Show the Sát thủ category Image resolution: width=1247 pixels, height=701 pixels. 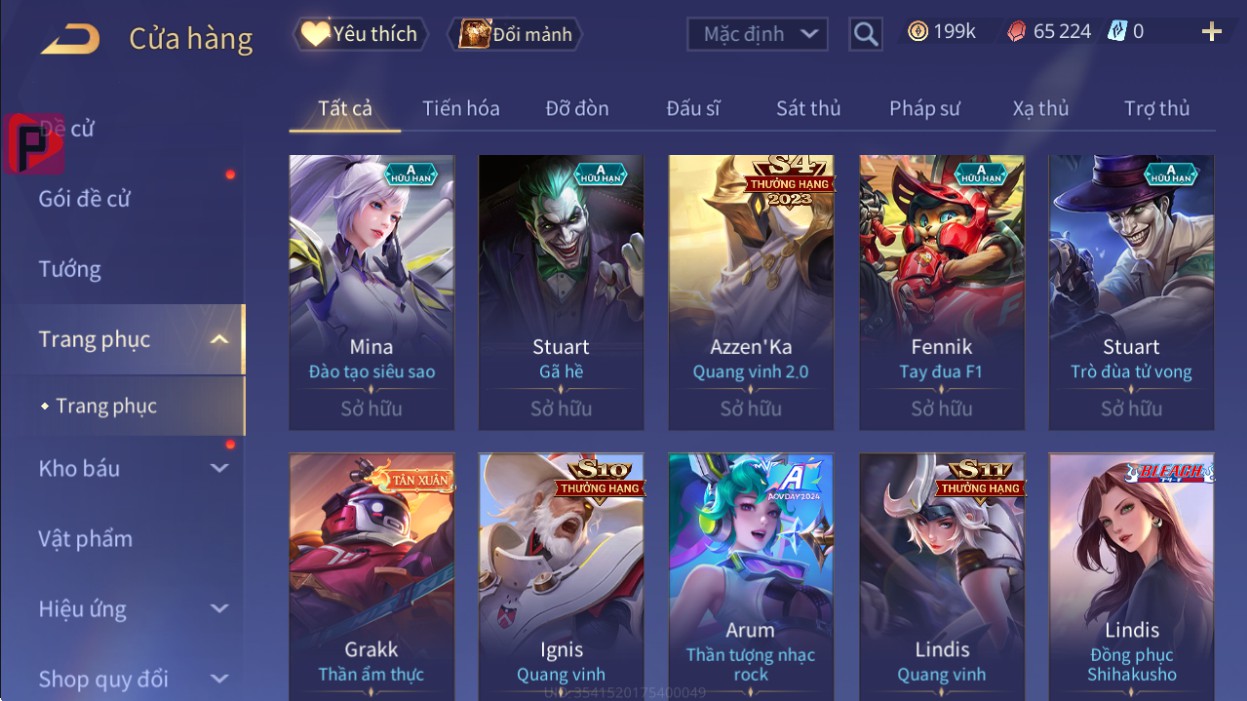click(x=808, y=108)
